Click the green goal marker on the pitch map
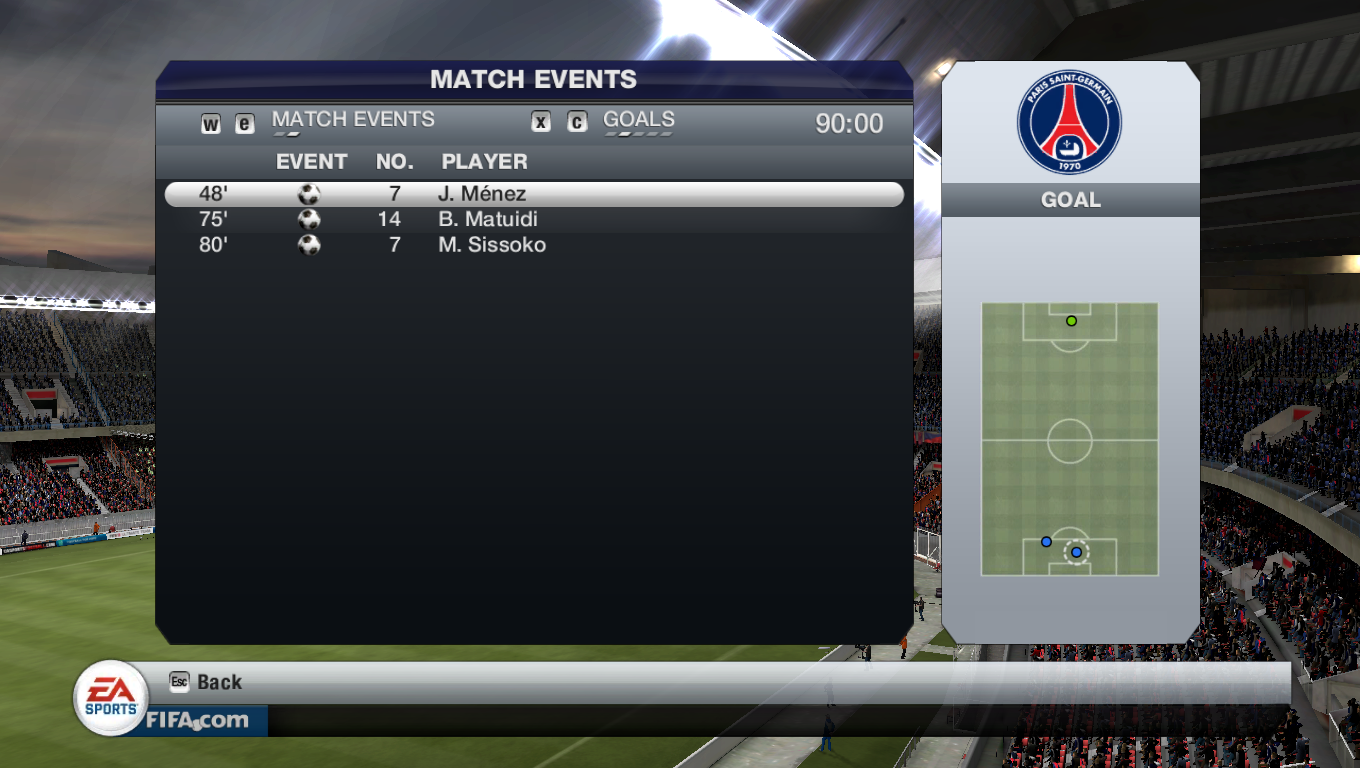Image resolution: width=1360 pixels, height=768 pixels. 1071,321
